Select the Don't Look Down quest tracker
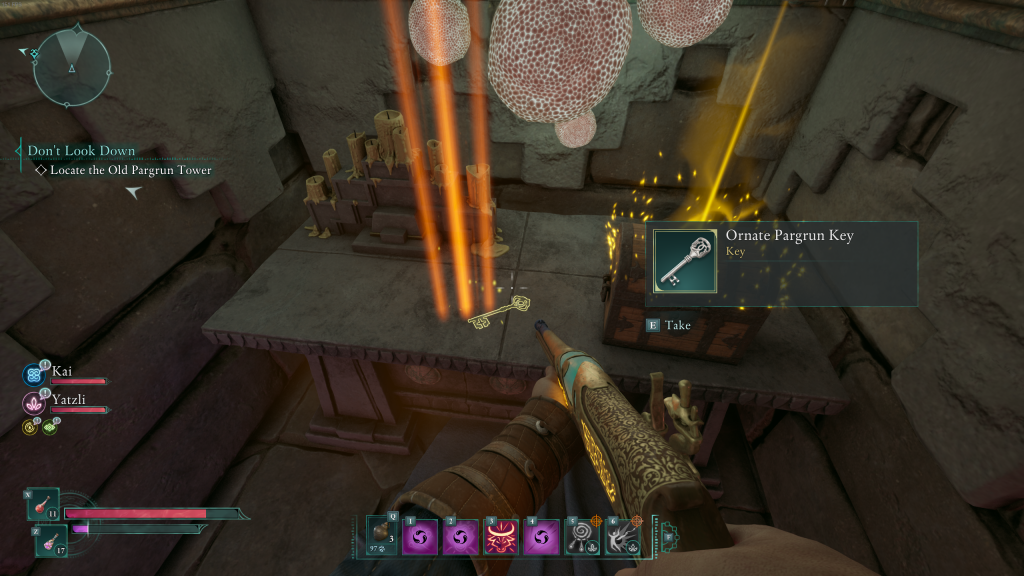Screen dimensions: 1024x576 [81, 151]
